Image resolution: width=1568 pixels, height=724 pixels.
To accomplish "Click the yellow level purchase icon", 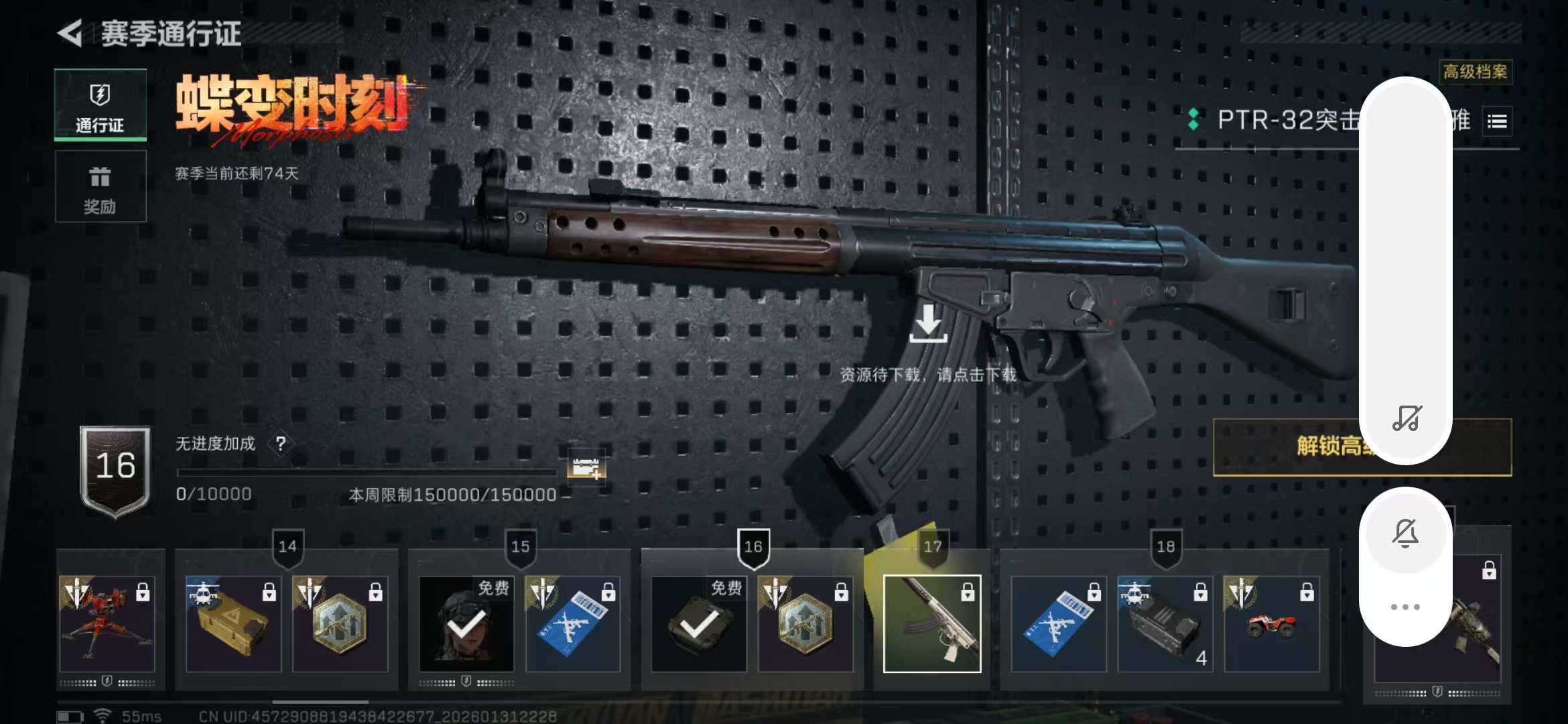I will pyautogui.click(x=586, y=466).
